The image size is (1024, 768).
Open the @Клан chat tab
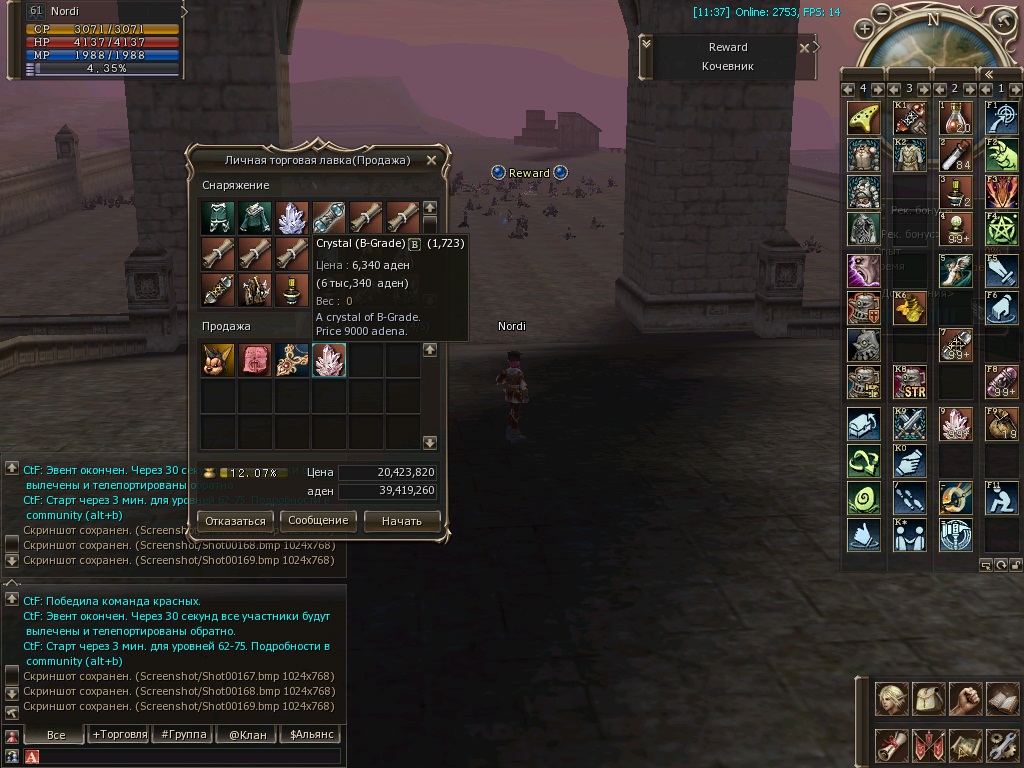[246, 734]
